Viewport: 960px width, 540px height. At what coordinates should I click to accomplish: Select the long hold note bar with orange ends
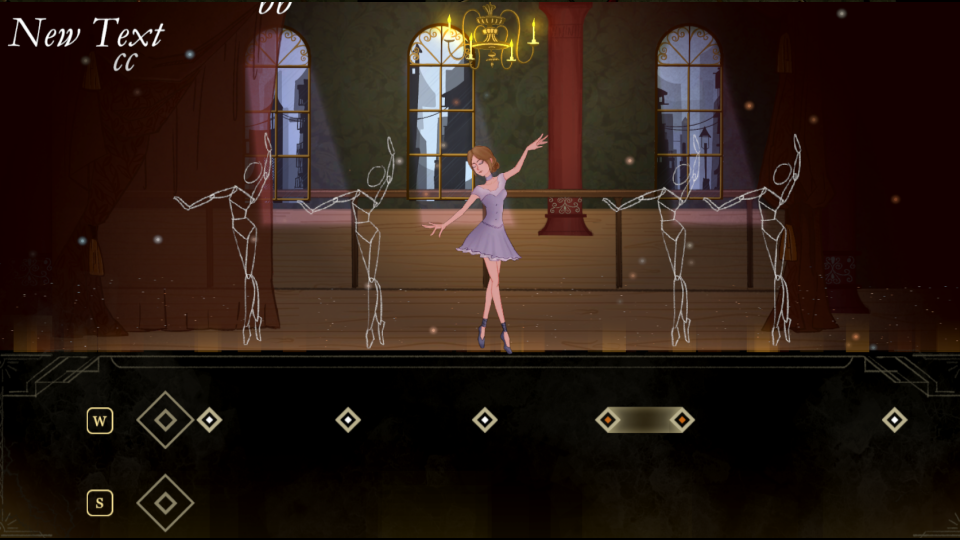click(645, 420)
